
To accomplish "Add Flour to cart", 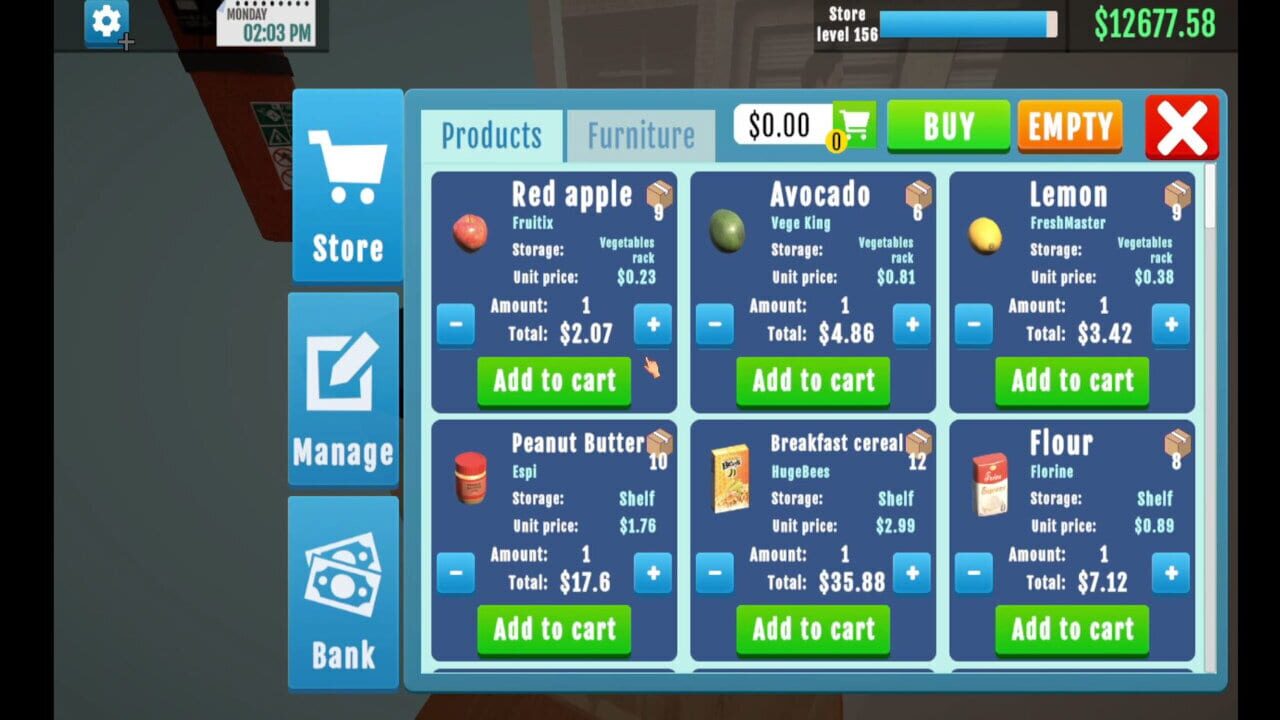I will click(1072, 629).
